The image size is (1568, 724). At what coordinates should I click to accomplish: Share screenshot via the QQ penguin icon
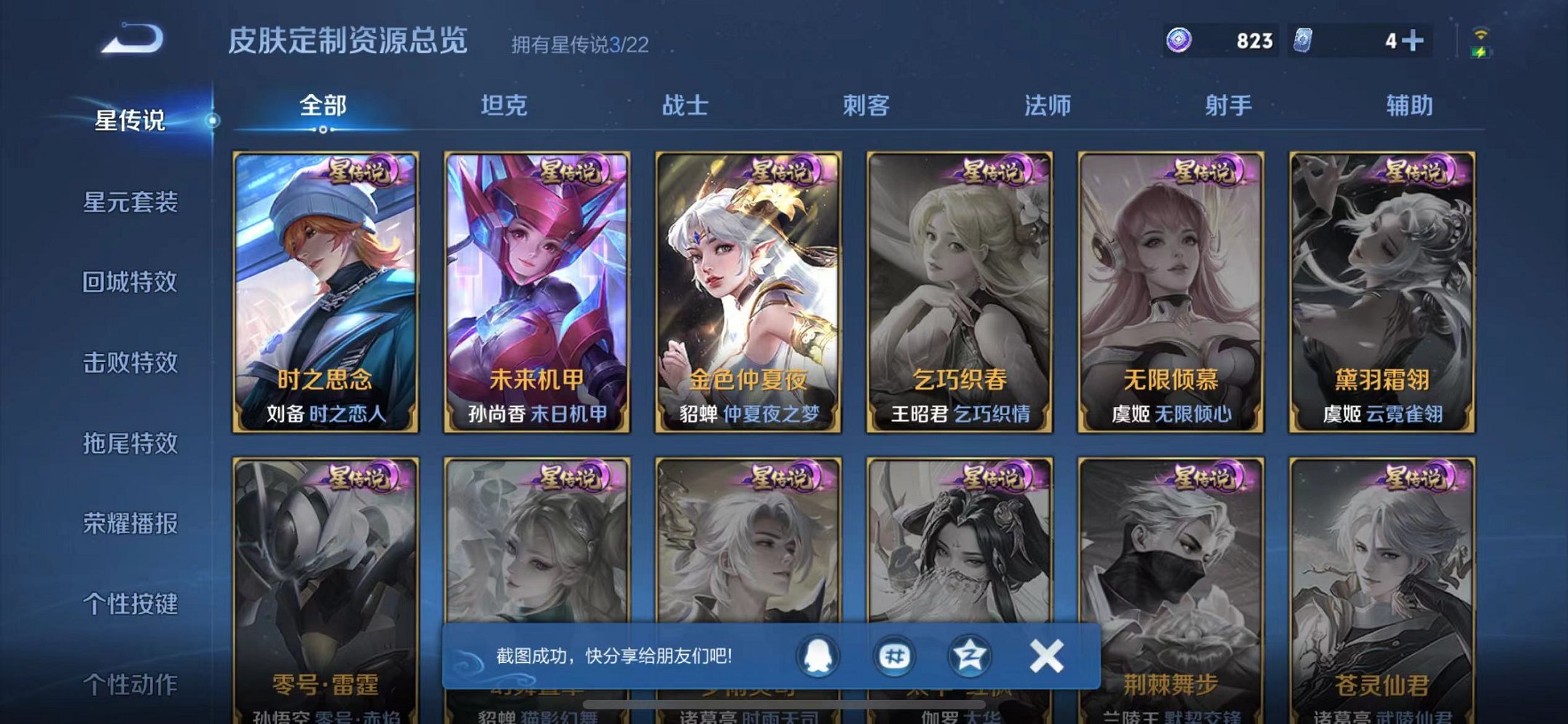(x=818, y=655)
